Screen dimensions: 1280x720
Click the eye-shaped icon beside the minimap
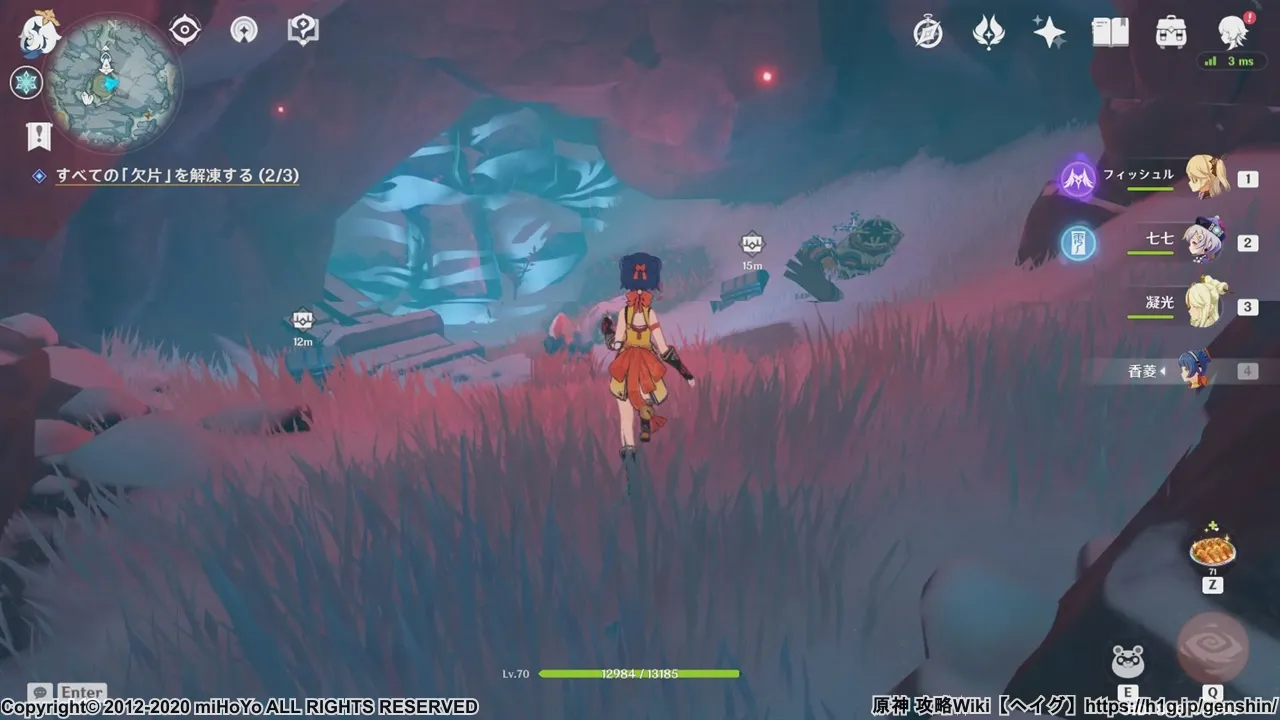[x=185, y=30]
